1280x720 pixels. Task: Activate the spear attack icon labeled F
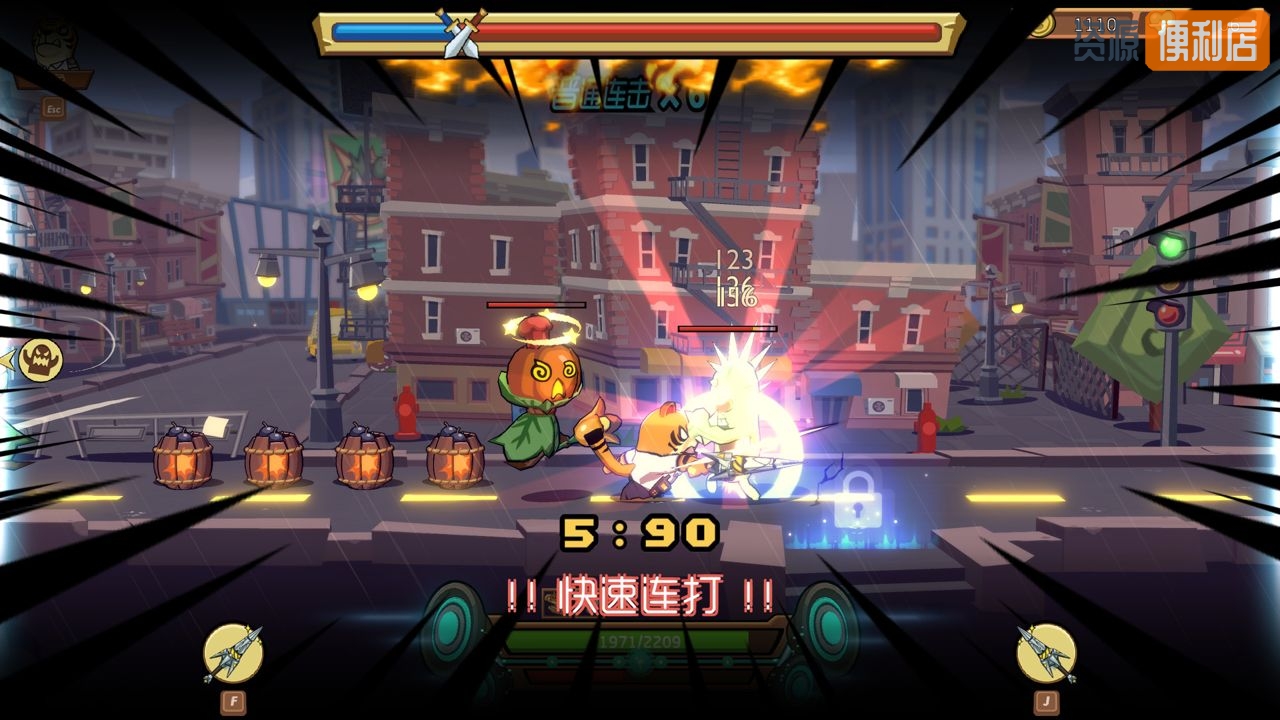pyautogui.click(x=233, y=653)
